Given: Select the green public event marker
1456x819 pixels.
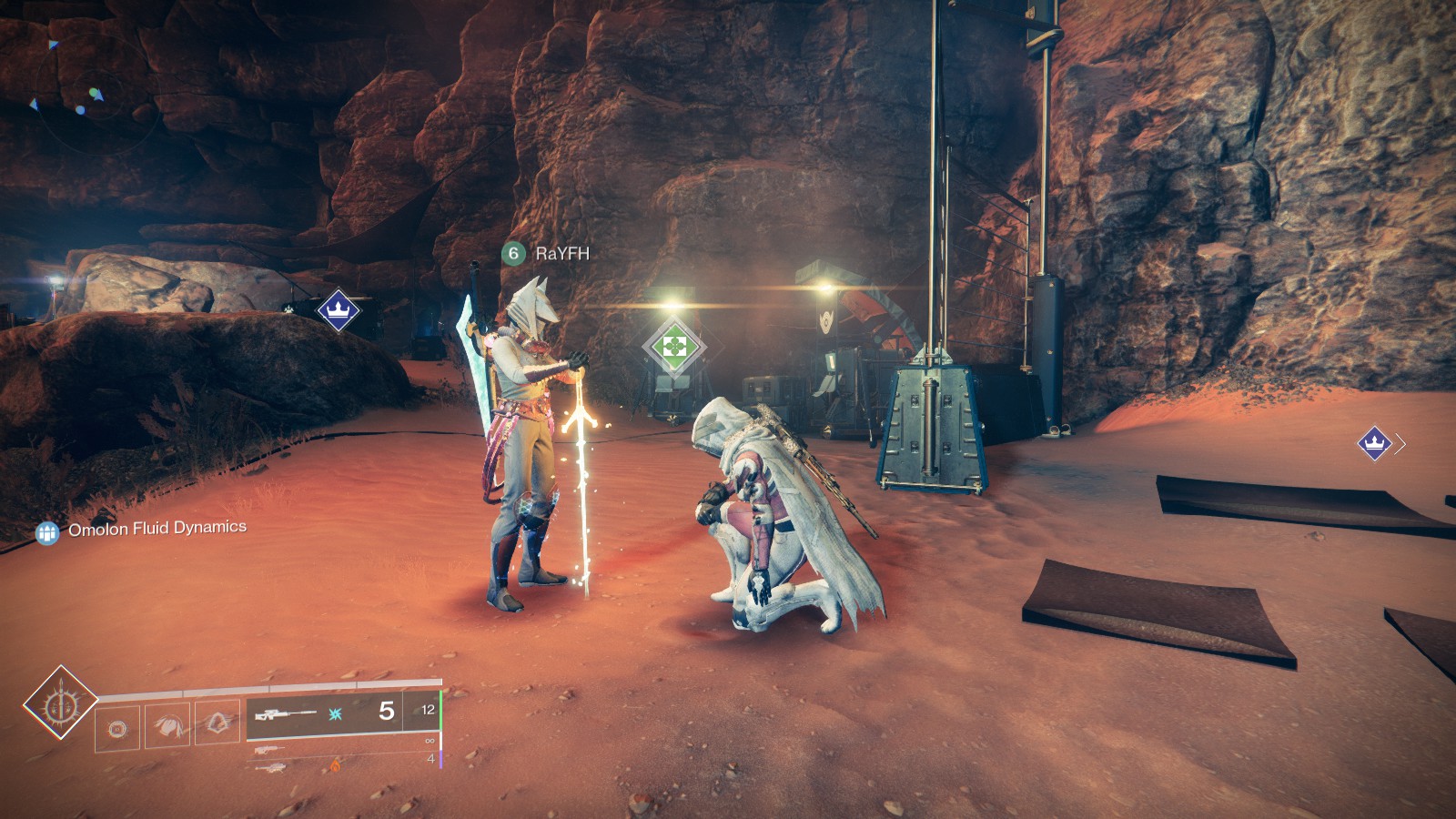Looking at the screenshot, I should pos(673,346).
